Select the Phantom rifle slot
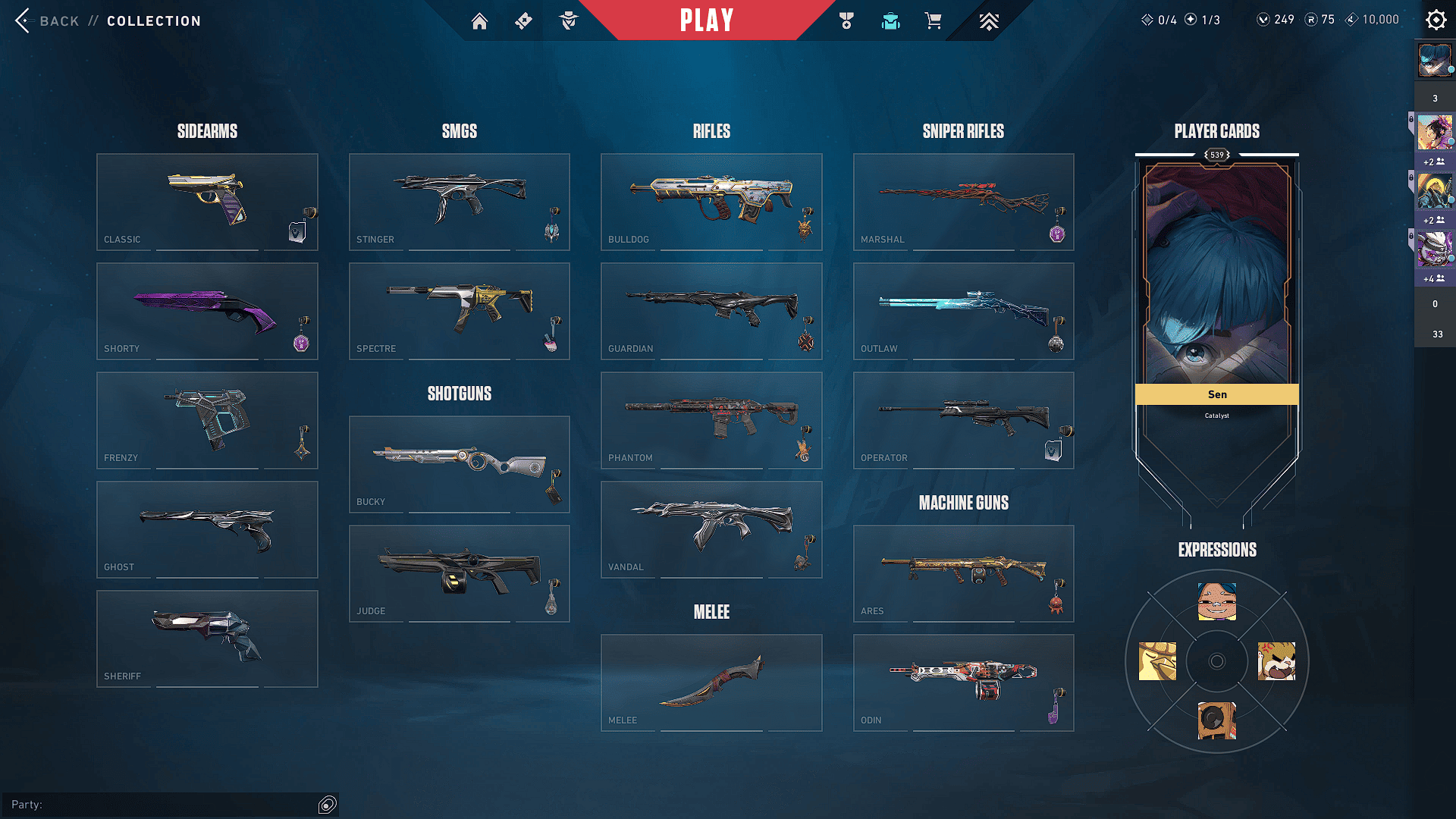This screenshot has height=819, width=1456. point(711,420)
